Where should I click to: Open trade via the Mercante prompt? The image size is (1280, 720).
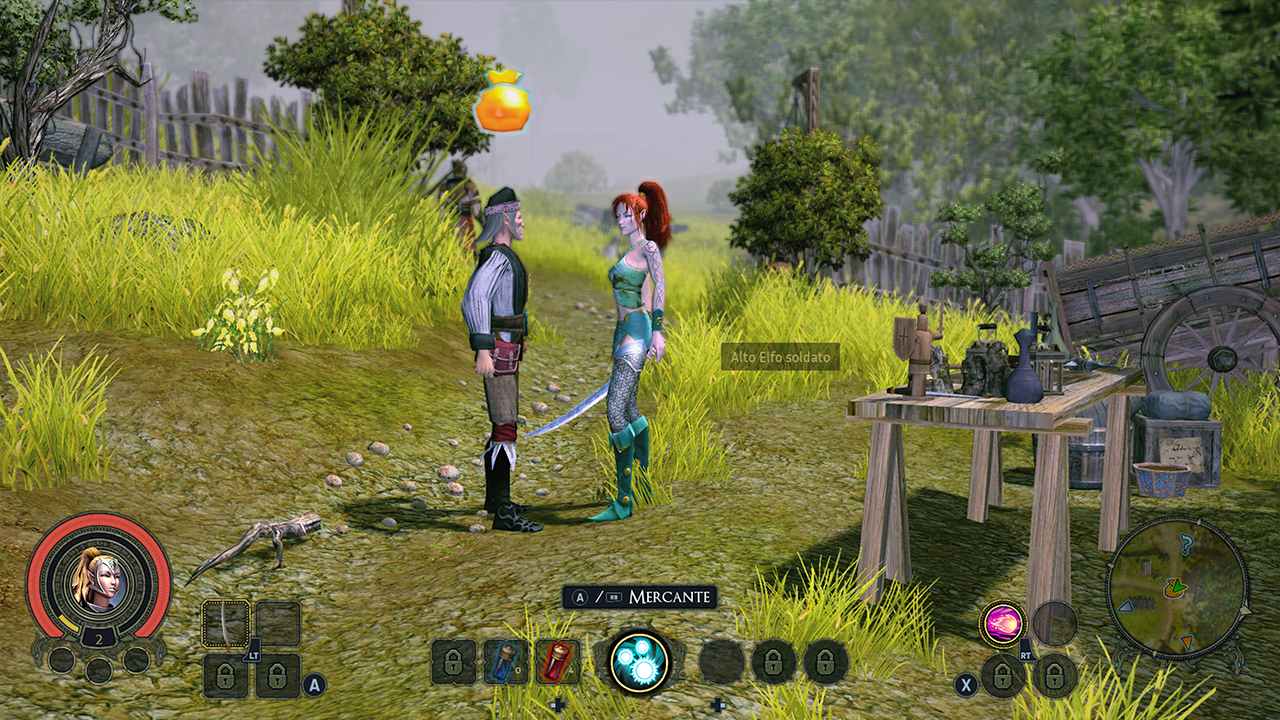click(x=671, y=595)
